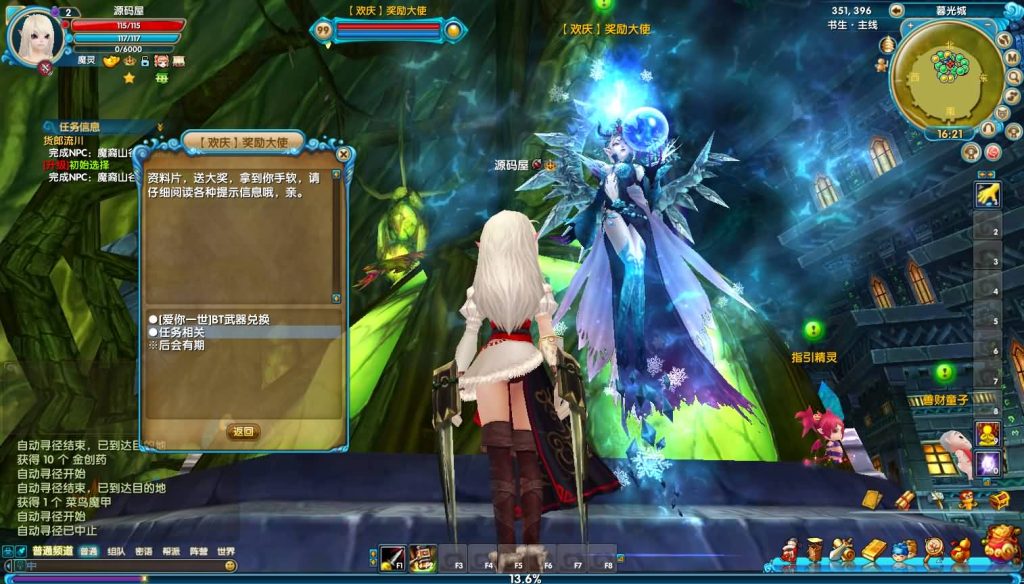Click the back arrow beside 暮光城
The width and height of the screenshot is (1024, 584).
click(x=895, y=10)
